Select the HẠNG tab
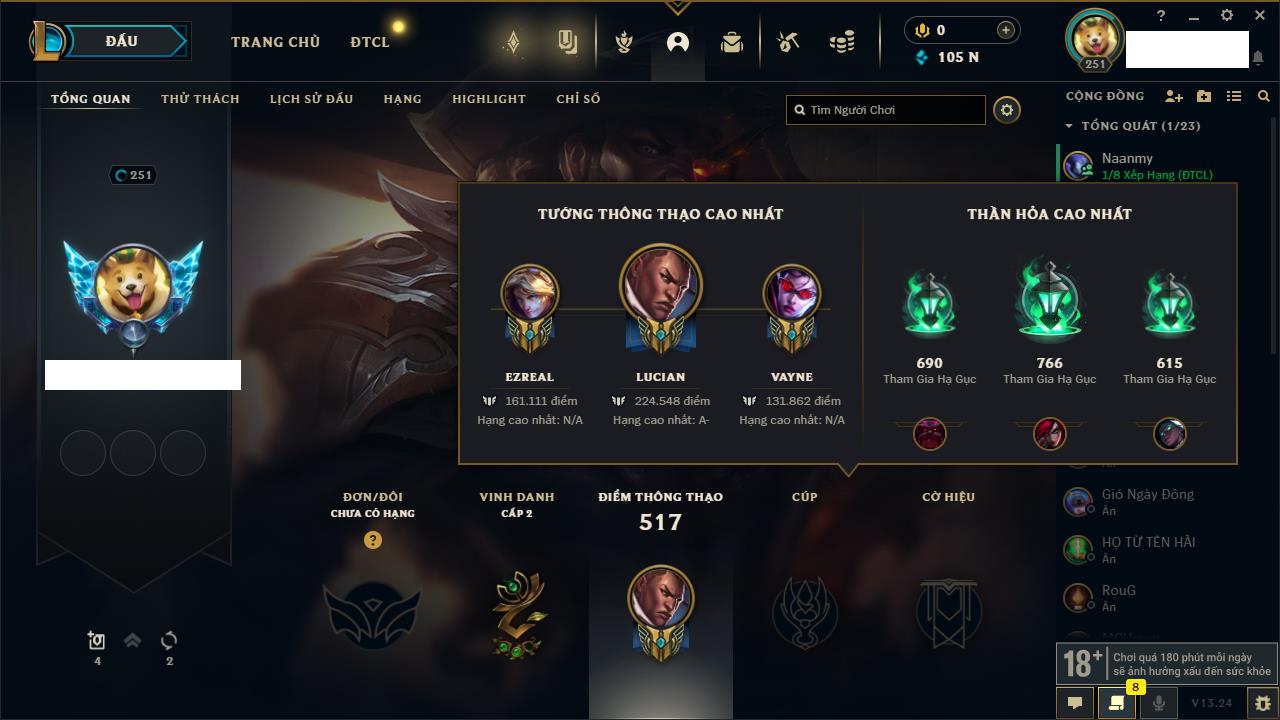The width and height of the screenshot is (1280, 720). [x=402, y=99]
